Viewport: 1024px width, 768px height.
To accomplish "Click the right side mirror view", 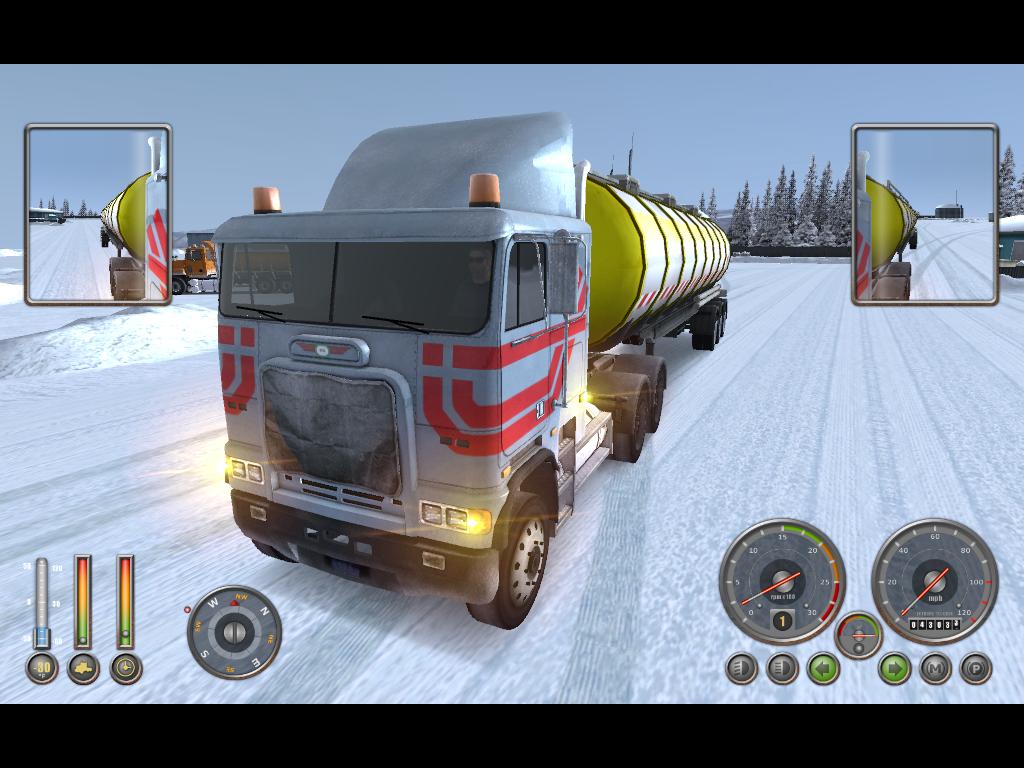I will 925,214.
